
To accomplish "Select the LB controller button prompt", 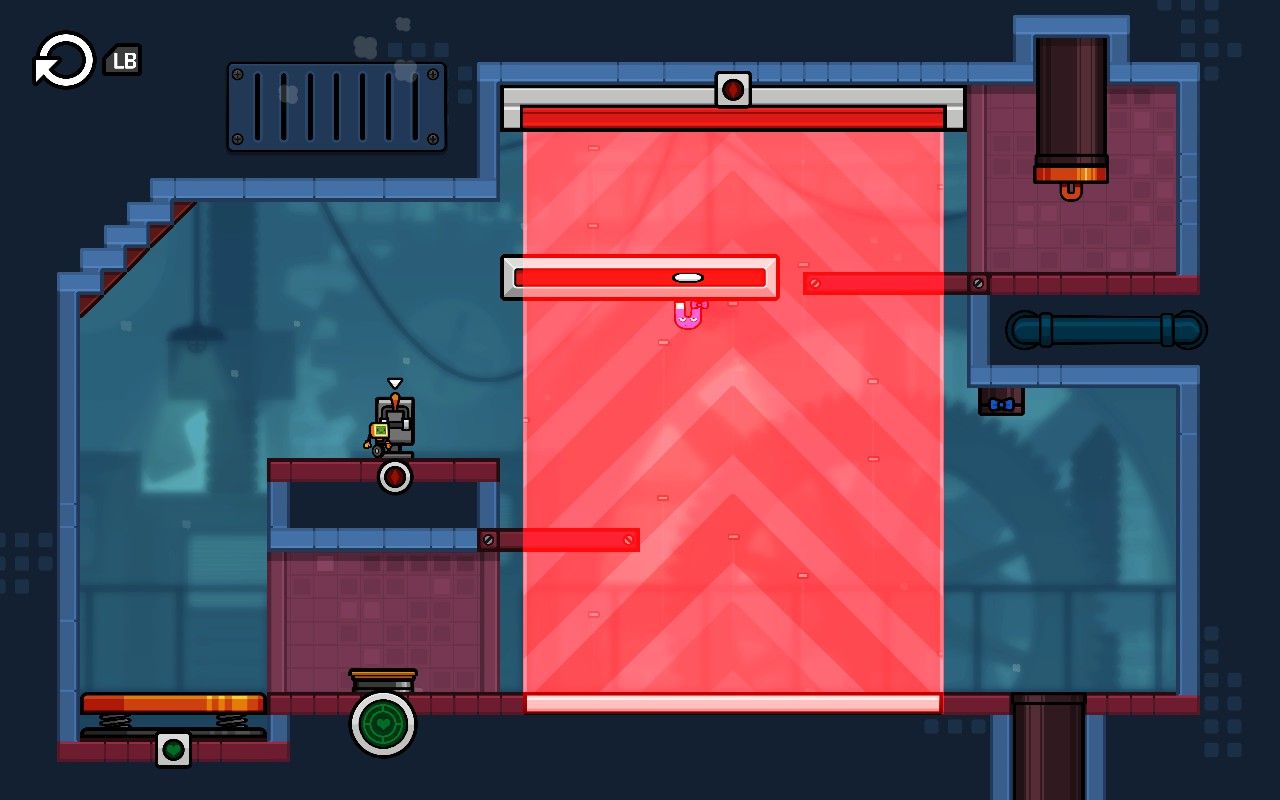I will coord(123,61).
